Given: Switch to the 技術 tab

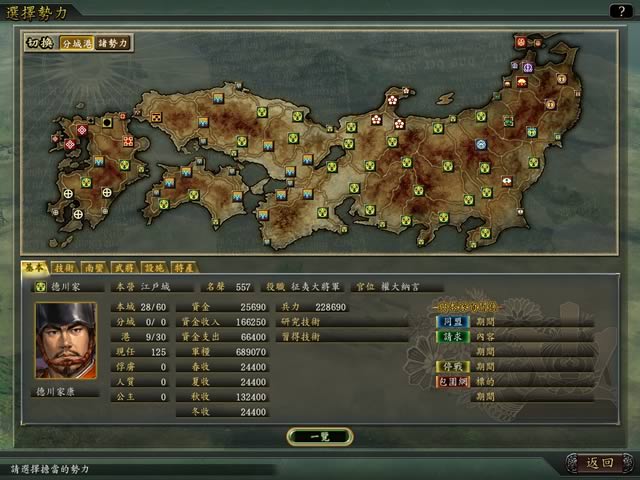Looking at the screenshot, I should pyautogui.click(x=63, y=267).
